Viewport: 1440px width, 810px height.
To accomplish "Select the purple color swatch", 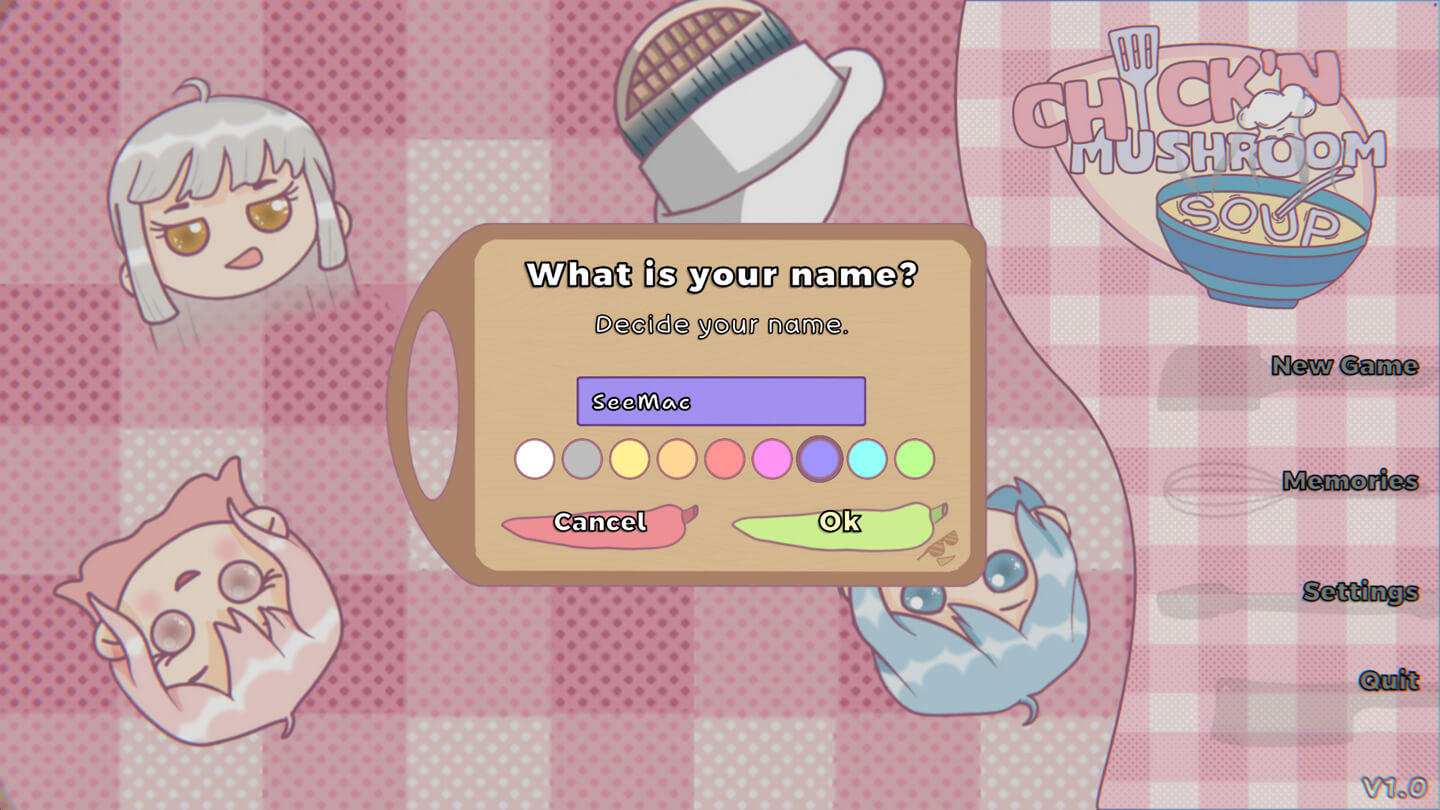I will coord(819,459).
